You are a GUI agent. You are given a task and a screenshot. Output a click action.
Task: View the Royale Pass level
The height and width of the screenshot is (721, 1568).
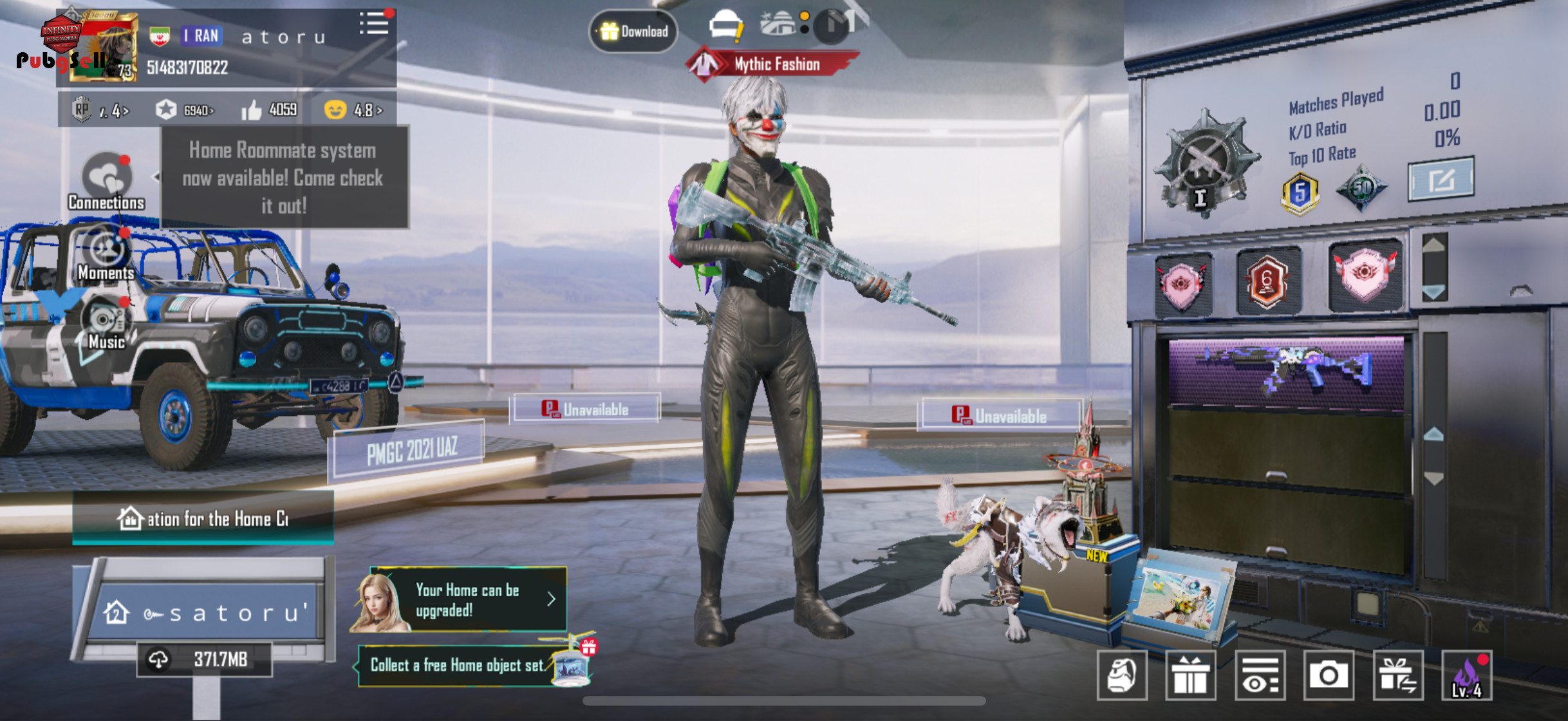[x=102, y=110]
